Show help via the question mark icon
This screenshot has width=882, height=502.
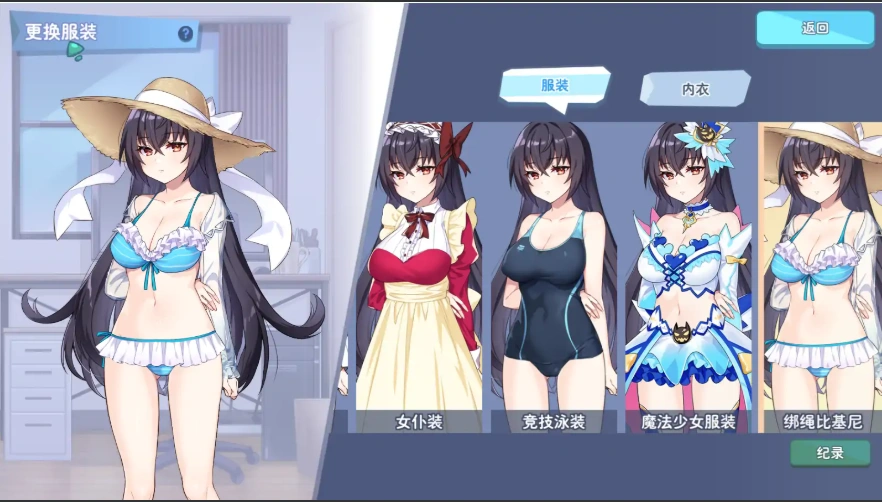coord(185,34)
